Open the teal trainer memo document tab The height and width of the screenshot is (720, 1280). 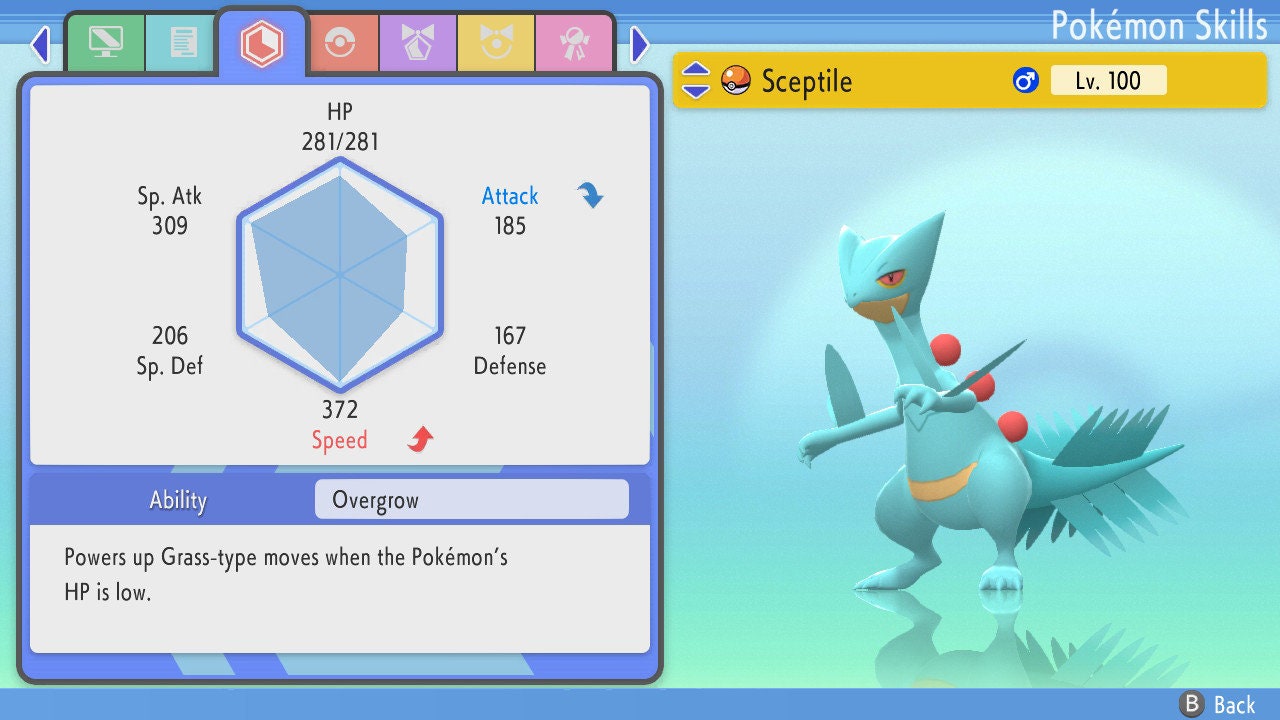click(x=183, y=43)
